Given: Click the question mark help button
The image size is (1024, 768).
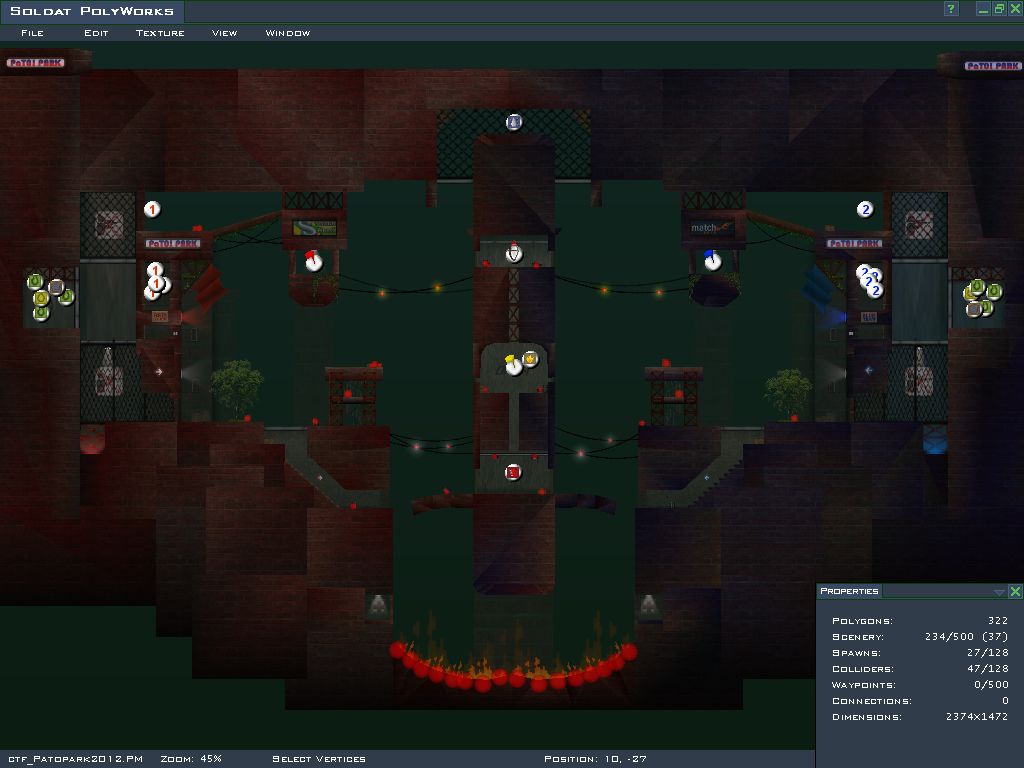Looking at the screenshot, I should pyautogui.click(x=951, y=9).
